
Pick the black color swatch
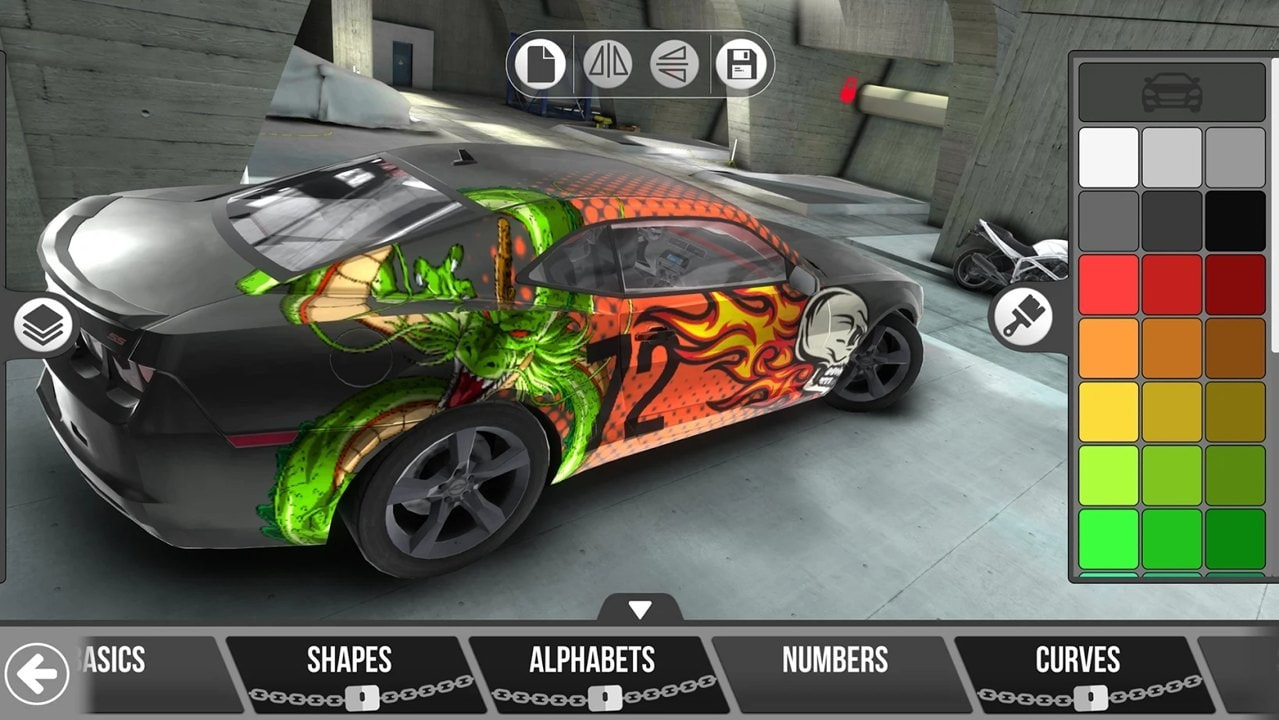click(1235, 221)
